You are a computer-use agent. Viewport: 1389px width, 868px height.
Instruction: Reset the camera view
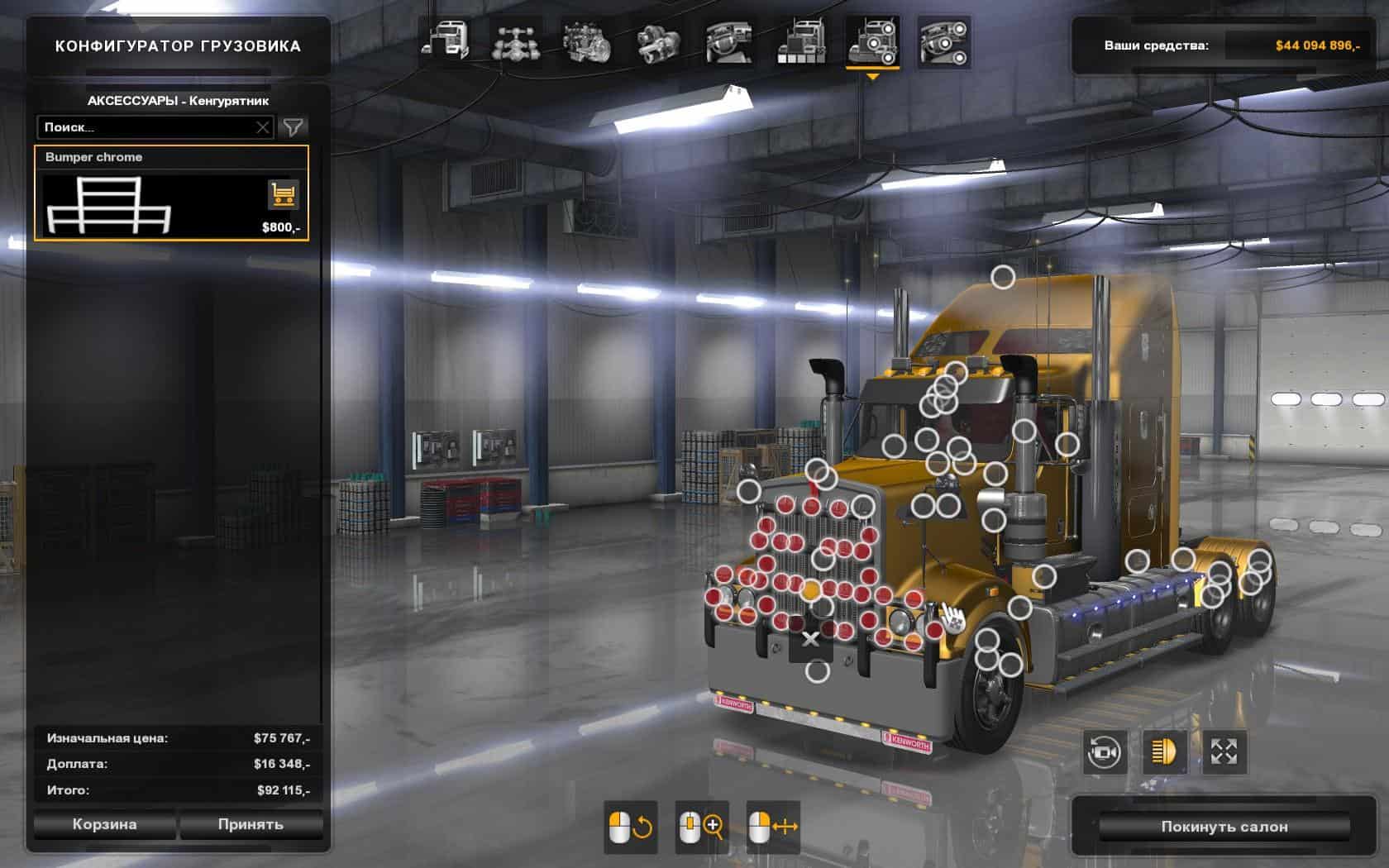point(1105,752)
